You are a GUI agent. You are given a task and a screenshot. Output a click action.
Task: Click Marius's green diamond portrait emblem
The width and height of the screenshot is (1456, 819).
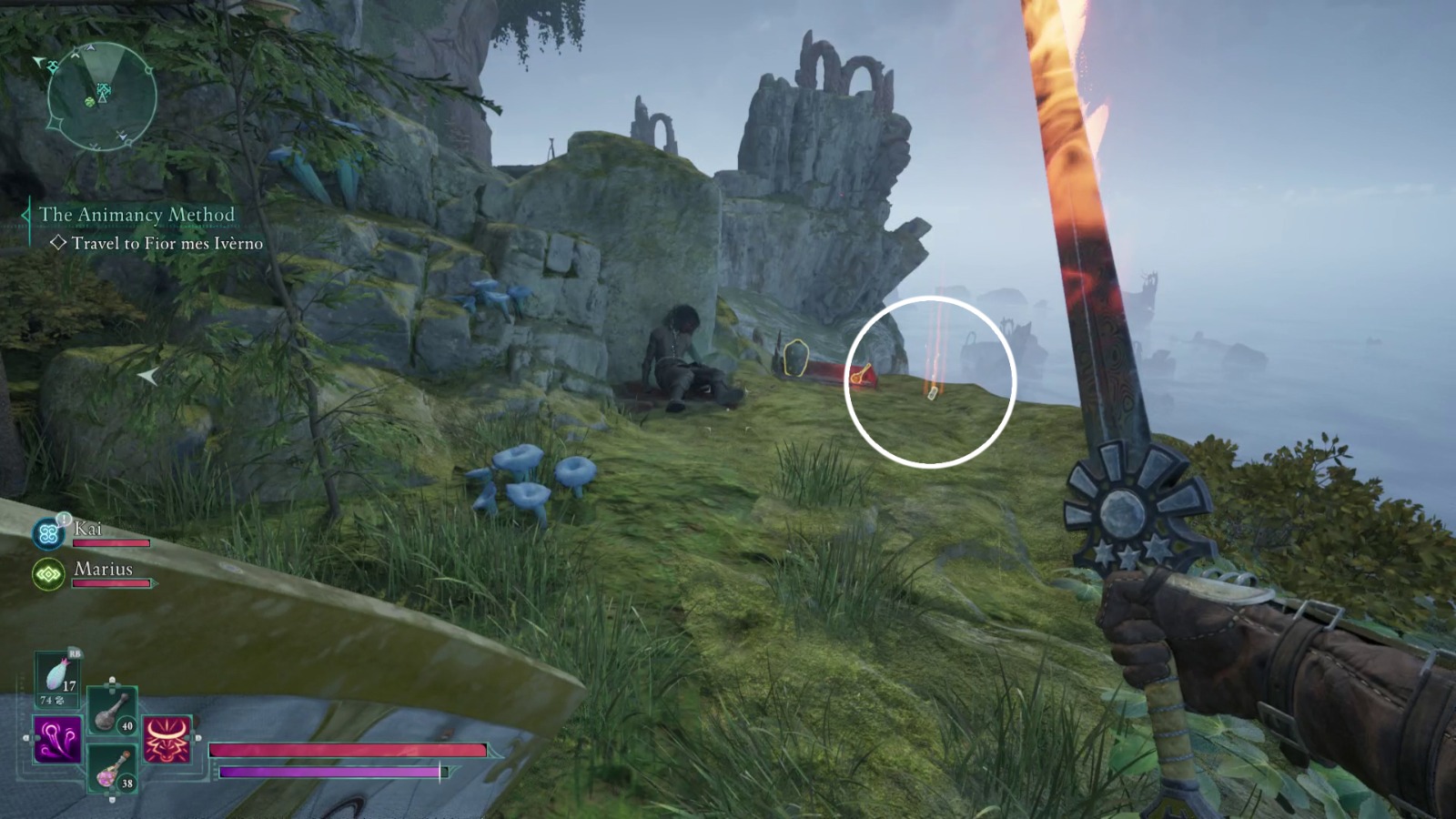[x=47, y=573]
